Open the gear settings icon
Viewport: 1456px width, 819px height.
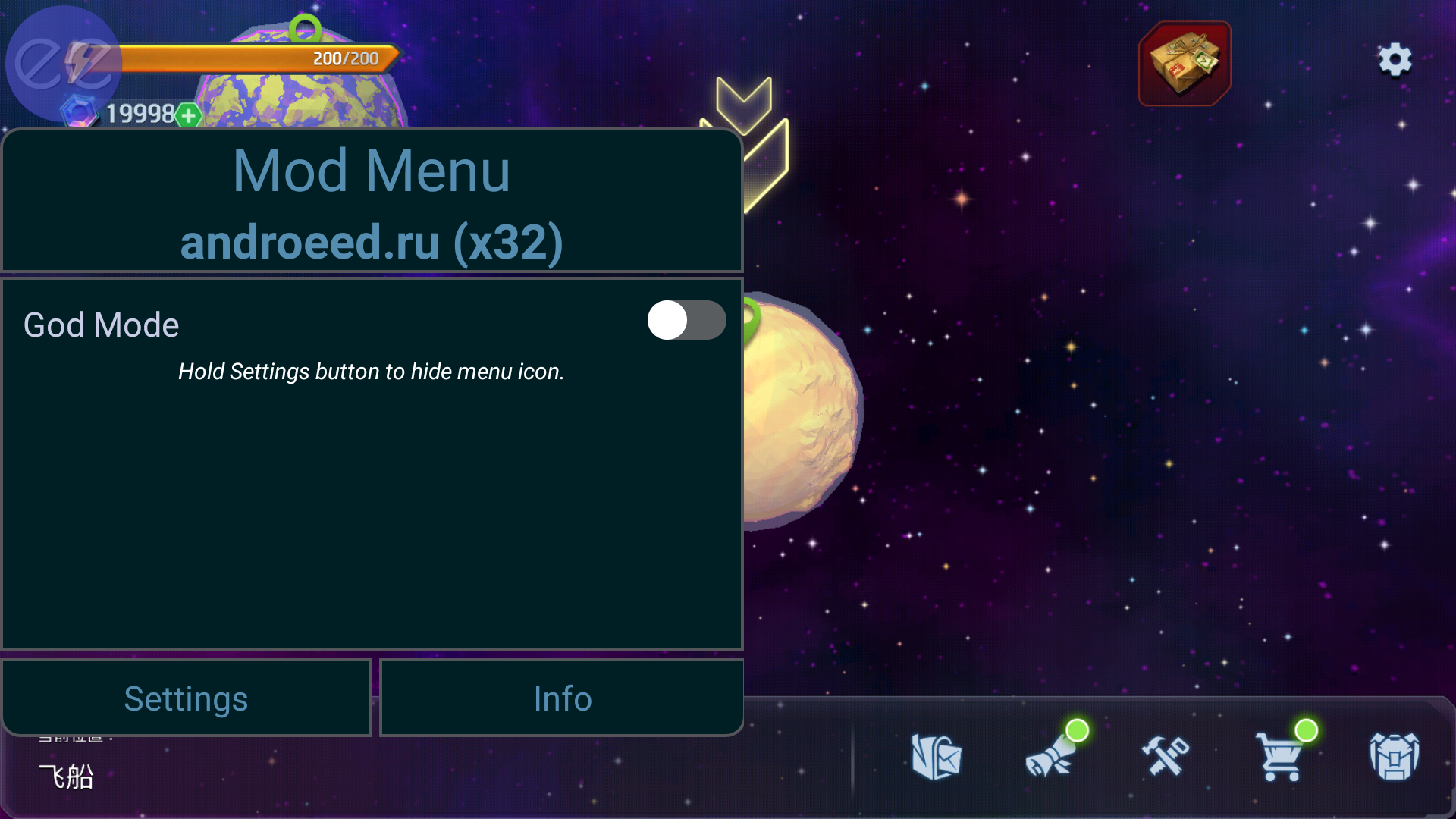pyautogui.click(x=1395, y=60)
